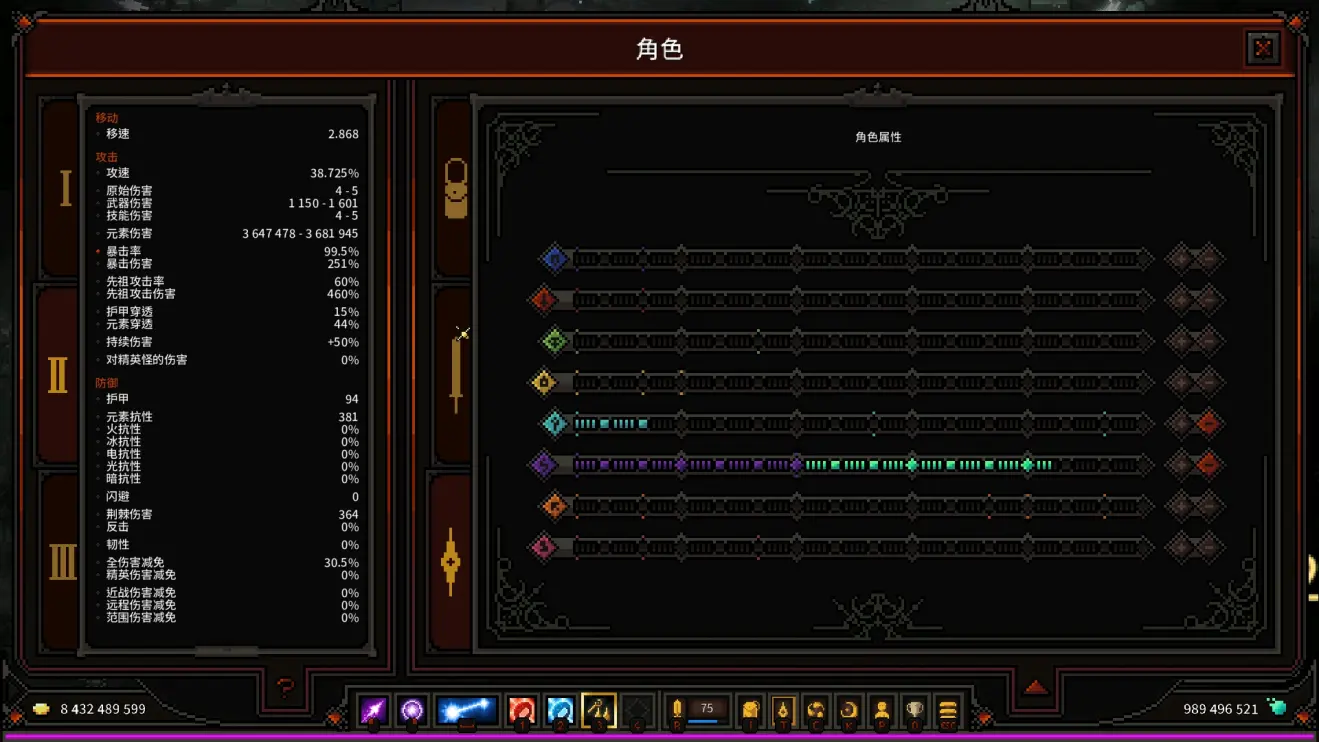This screenshot has width=1319, height=742.
Task: Switch to equipment tab III
Action: coord(59,562)
